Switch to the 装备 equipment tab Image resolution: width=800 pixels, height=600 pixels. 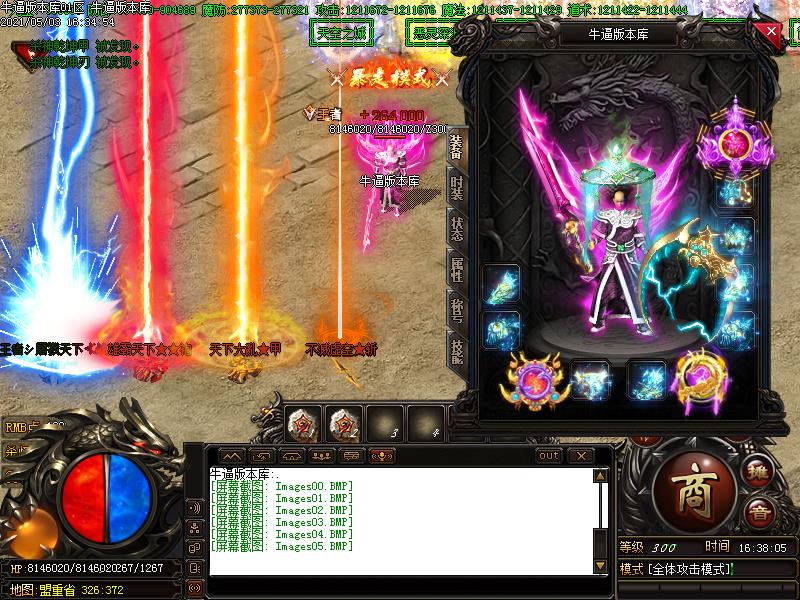pyautogui.click(x=456, y=147)
